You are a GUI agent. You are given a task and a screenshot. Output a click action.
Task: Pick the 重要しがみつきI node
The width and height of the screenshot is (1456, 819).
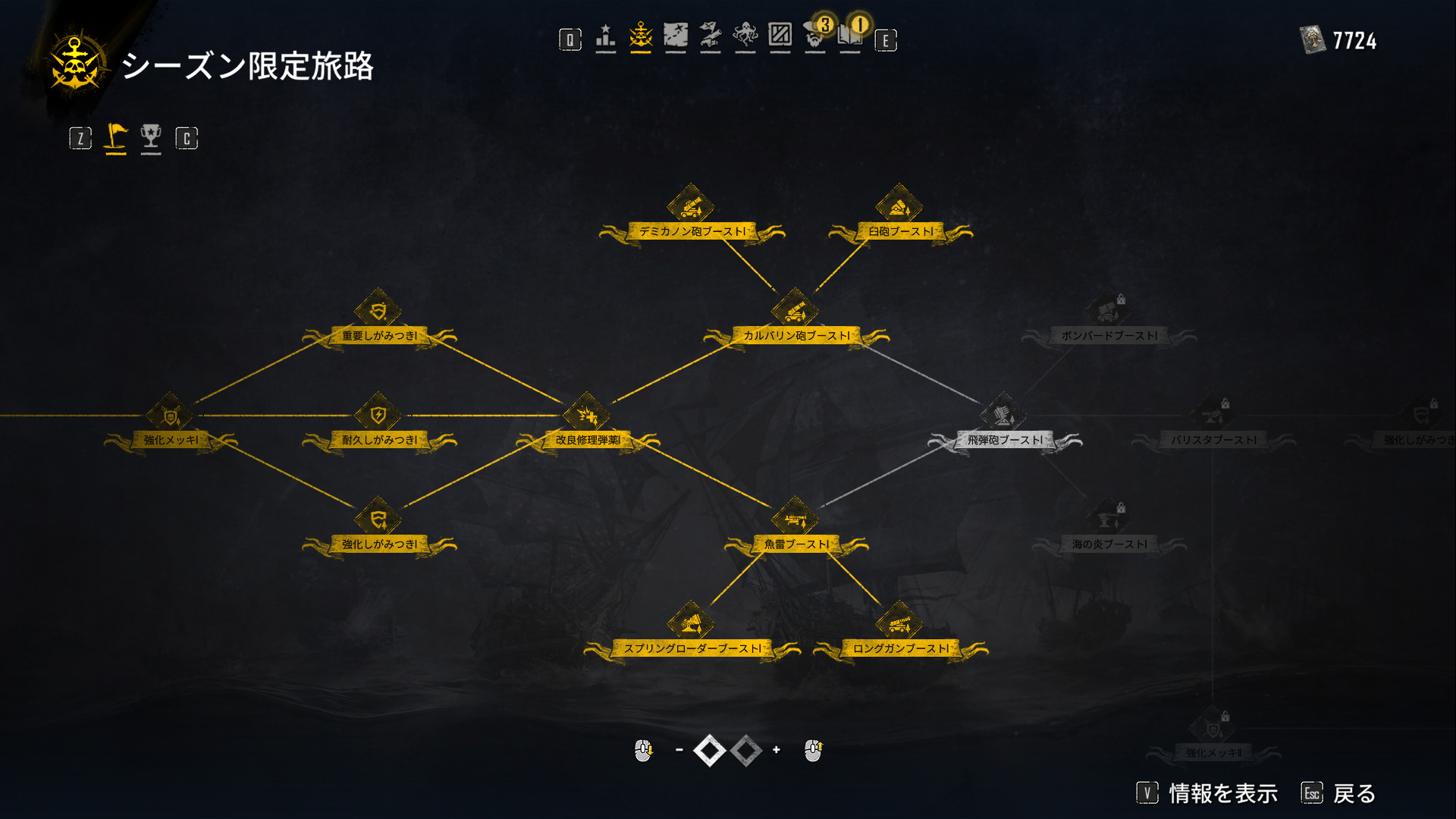click(378, 311)
